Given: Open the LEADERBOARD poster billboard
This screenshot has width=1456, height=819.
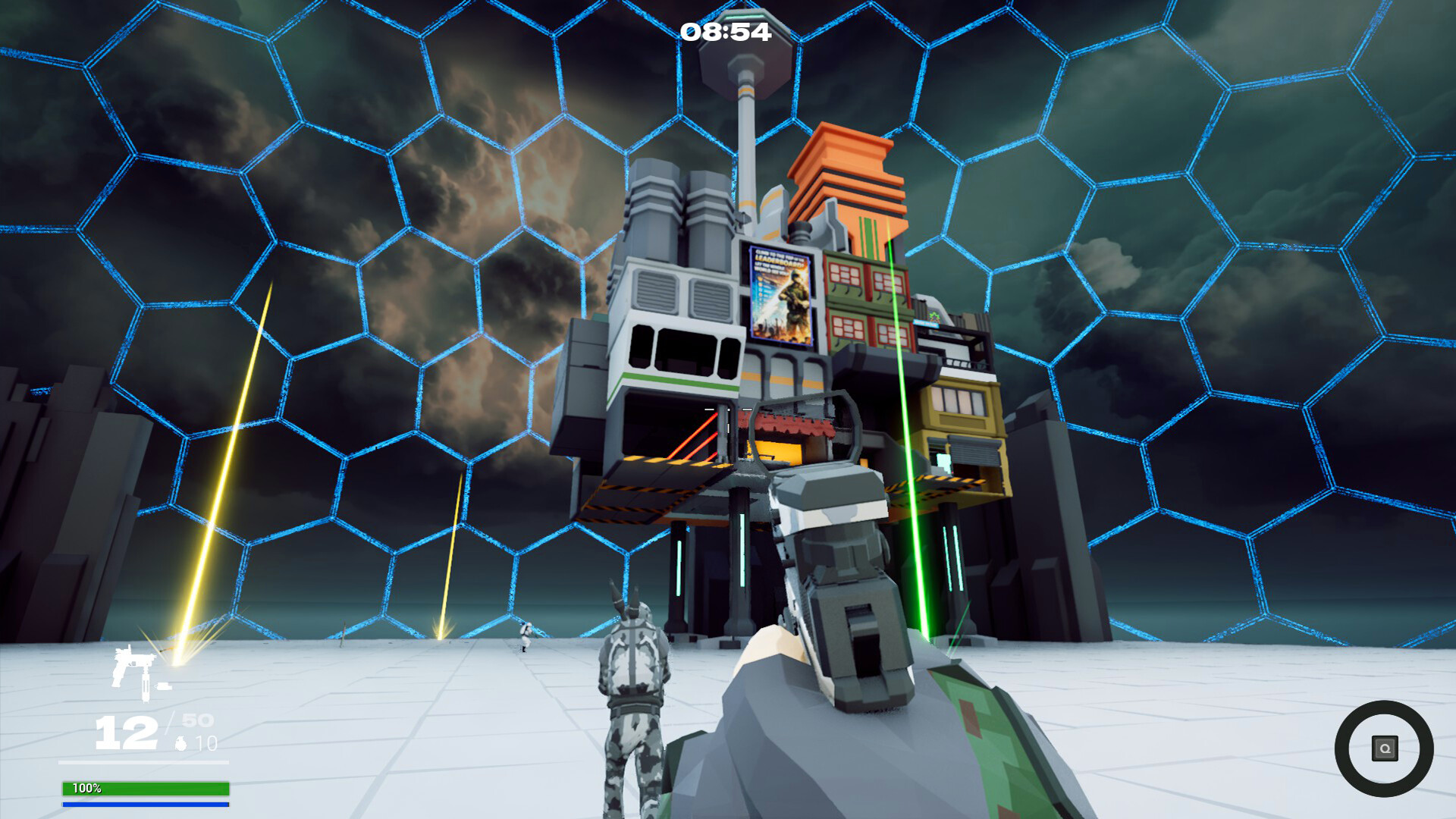Looking at the screenshot, I should 780,292.
